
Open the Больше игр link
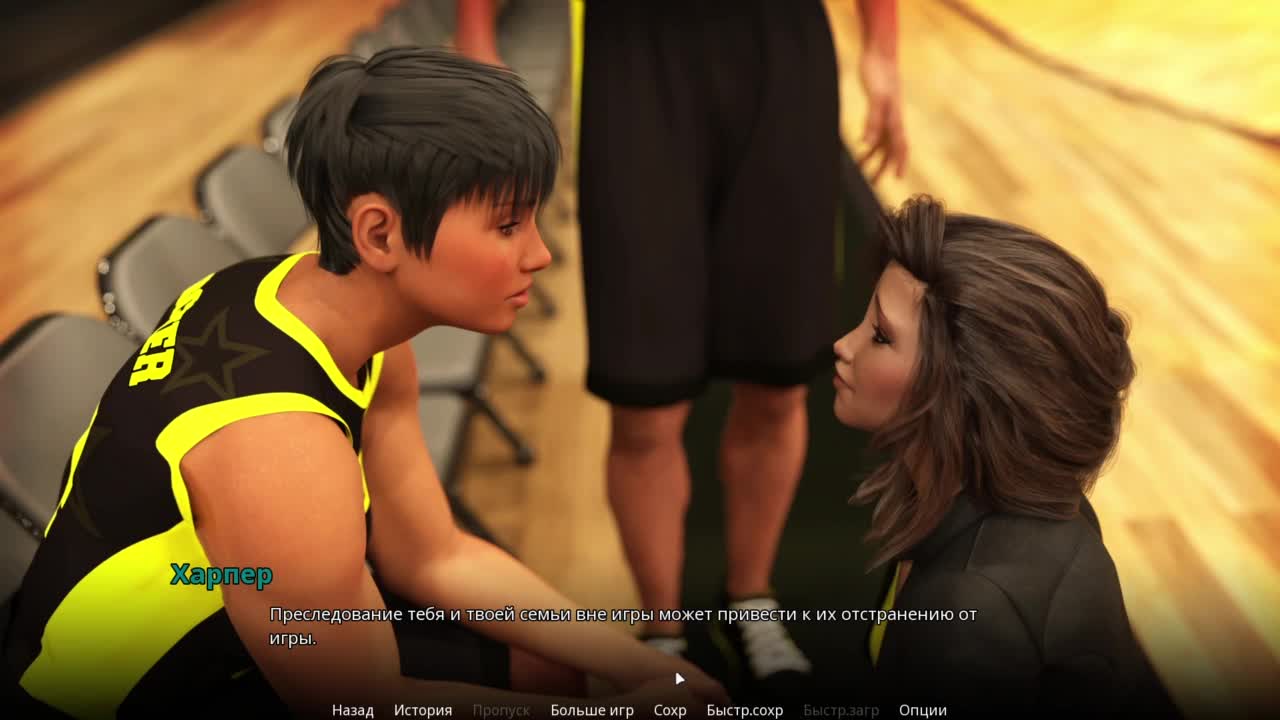(592, 710)
